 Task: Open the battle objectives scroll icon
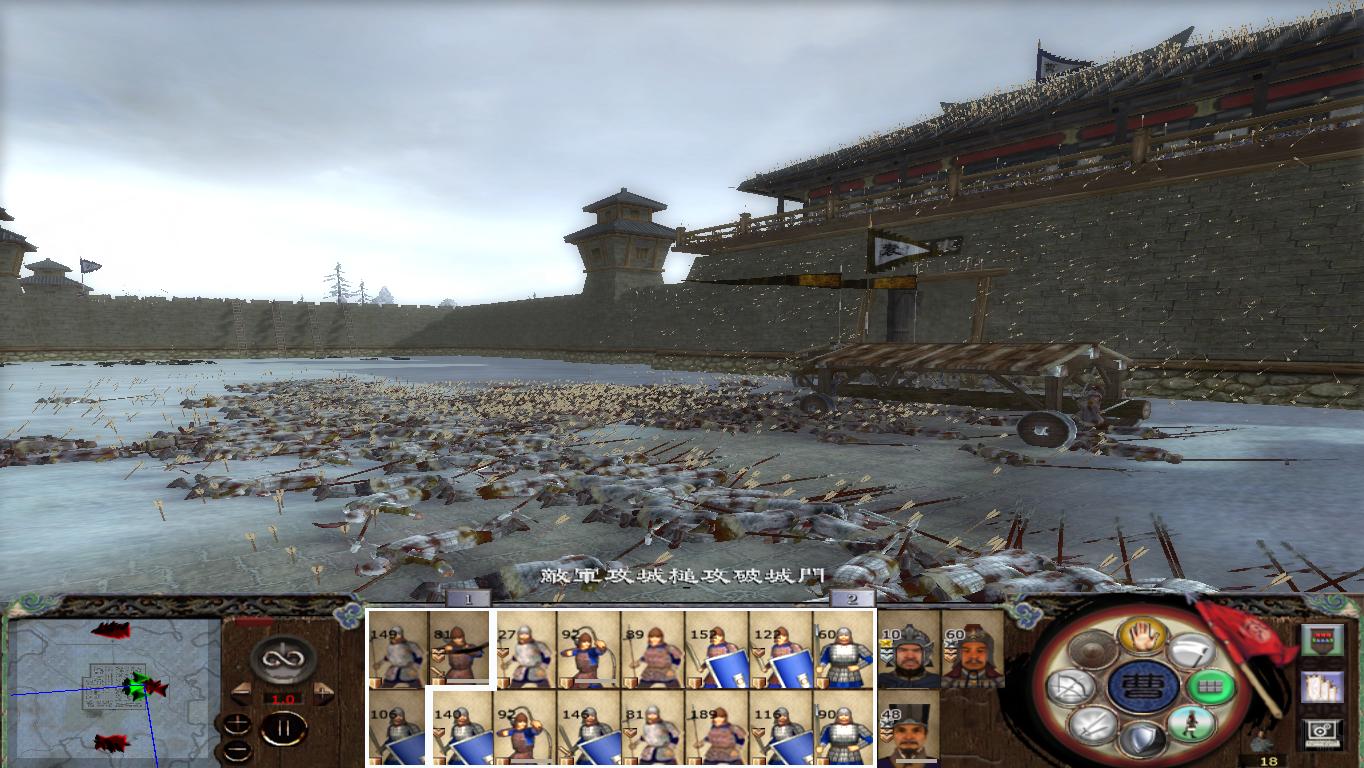1323,688
